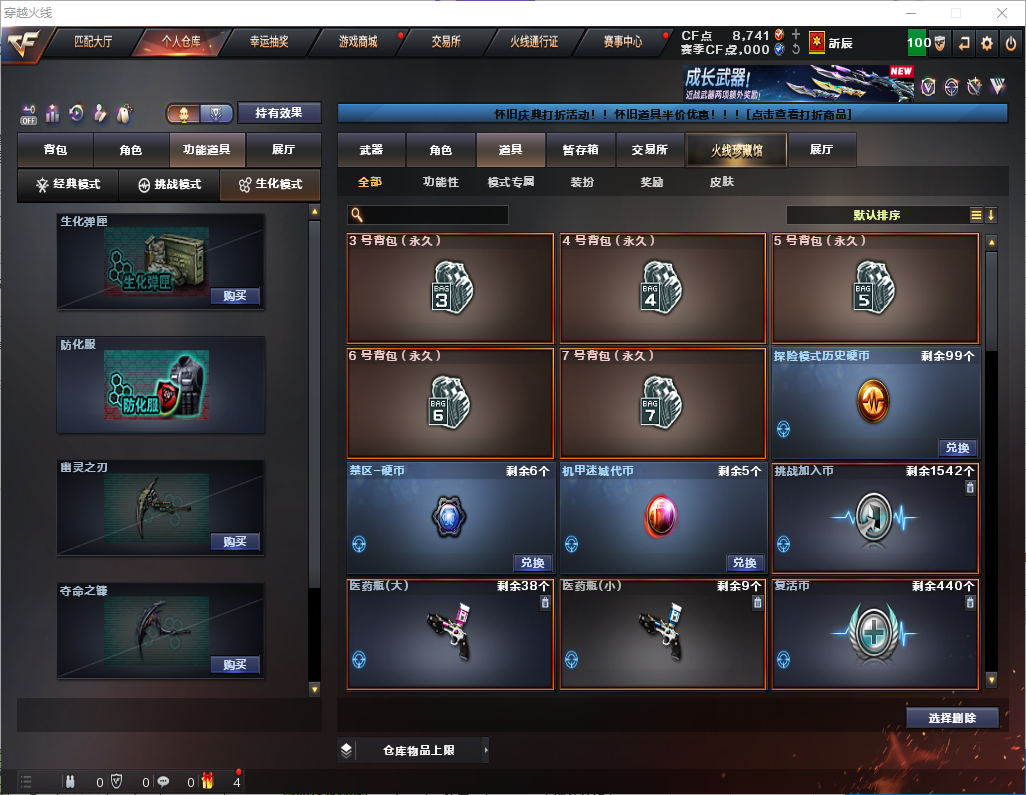1026x795 pixels.
Task: Switch to 经典模式 classic mode items
Action: [69, 185]
